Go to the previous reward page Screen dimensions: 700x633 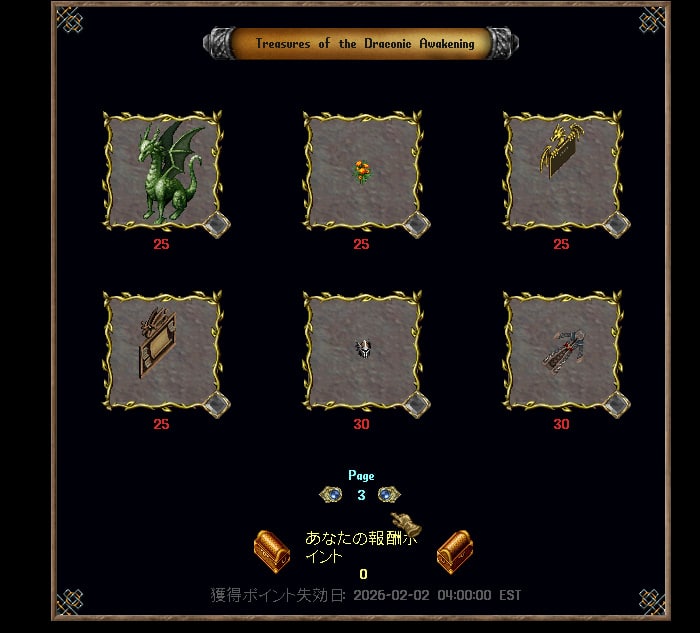pyautogui.click(x=331, y=494)
